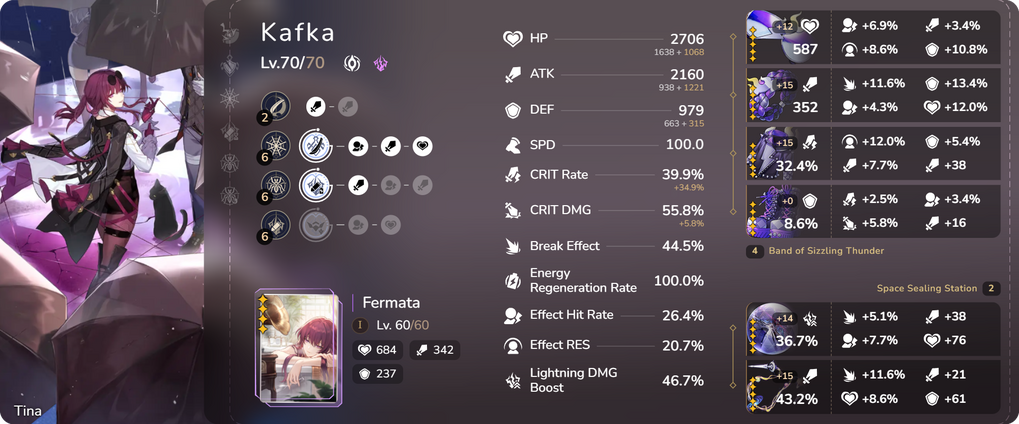Viewport: 1019px width, 424px height.
Task: Click the level 2 basic attack trace
Action: click(277, 105)
